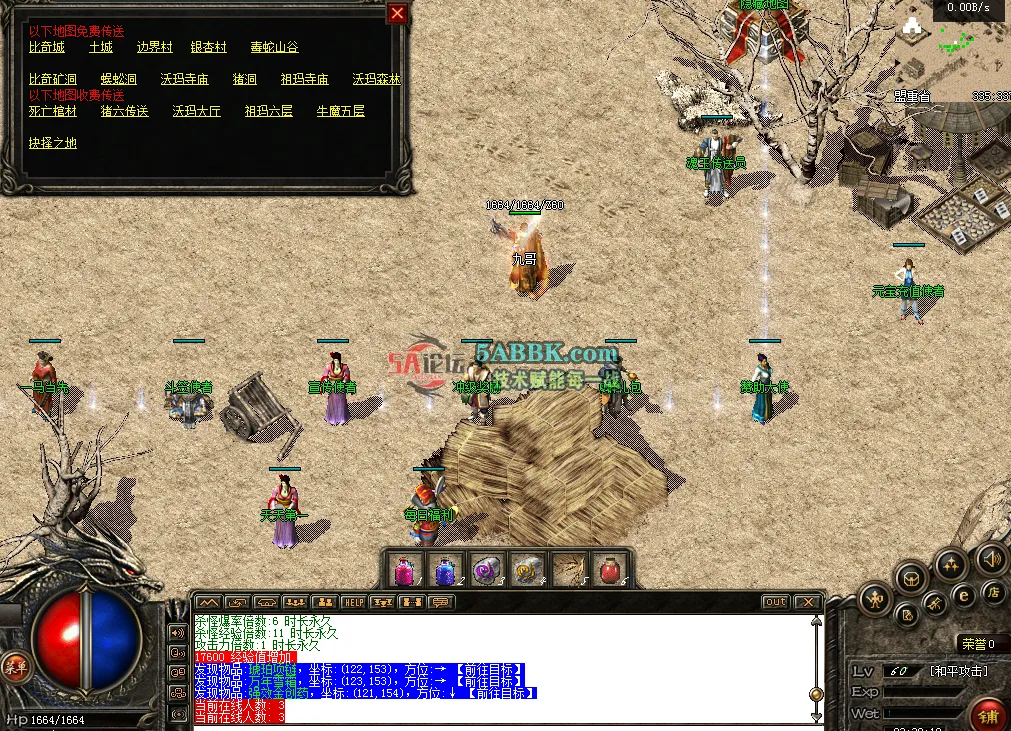Click the red 铺 stall button
This screenshot has height=731, width=1011.
point(988,714)
